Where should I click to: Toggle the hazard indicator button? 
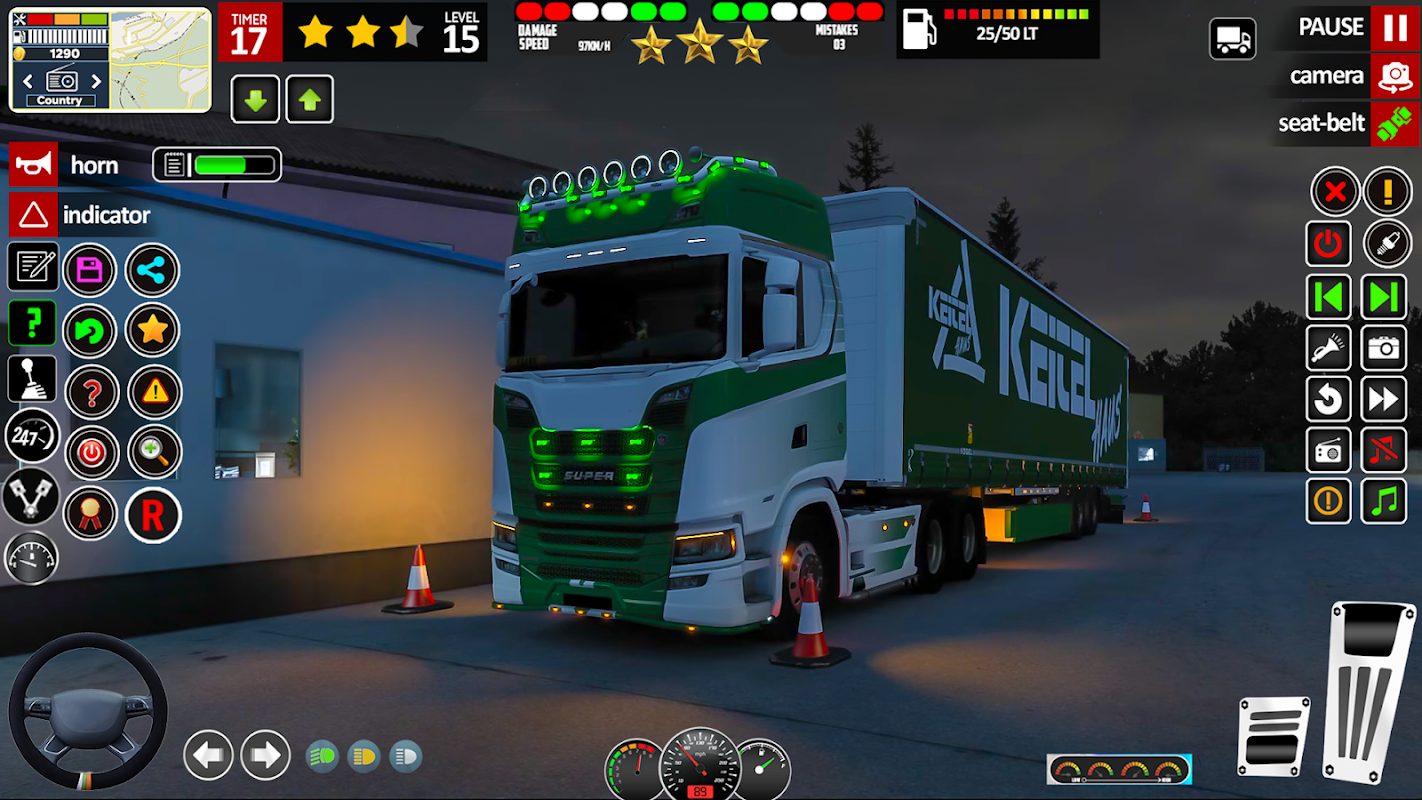(x=33, y=214)
